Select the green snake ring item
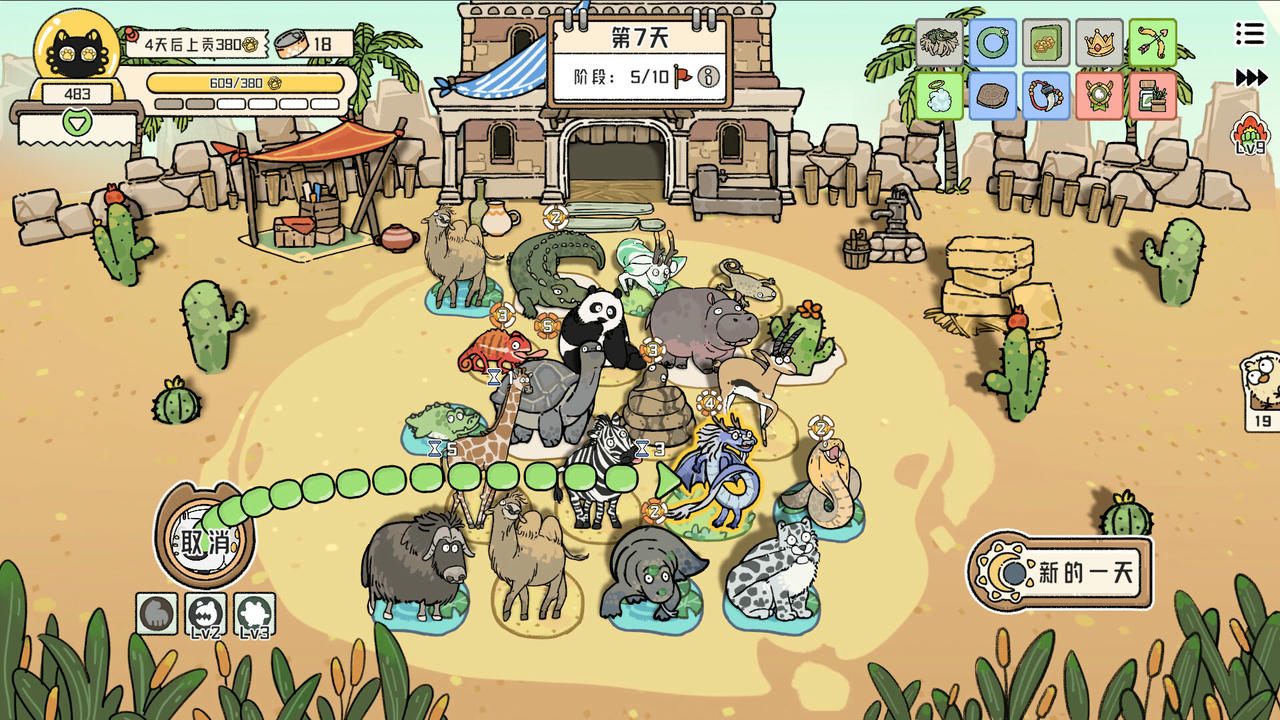 click(993, 42)
